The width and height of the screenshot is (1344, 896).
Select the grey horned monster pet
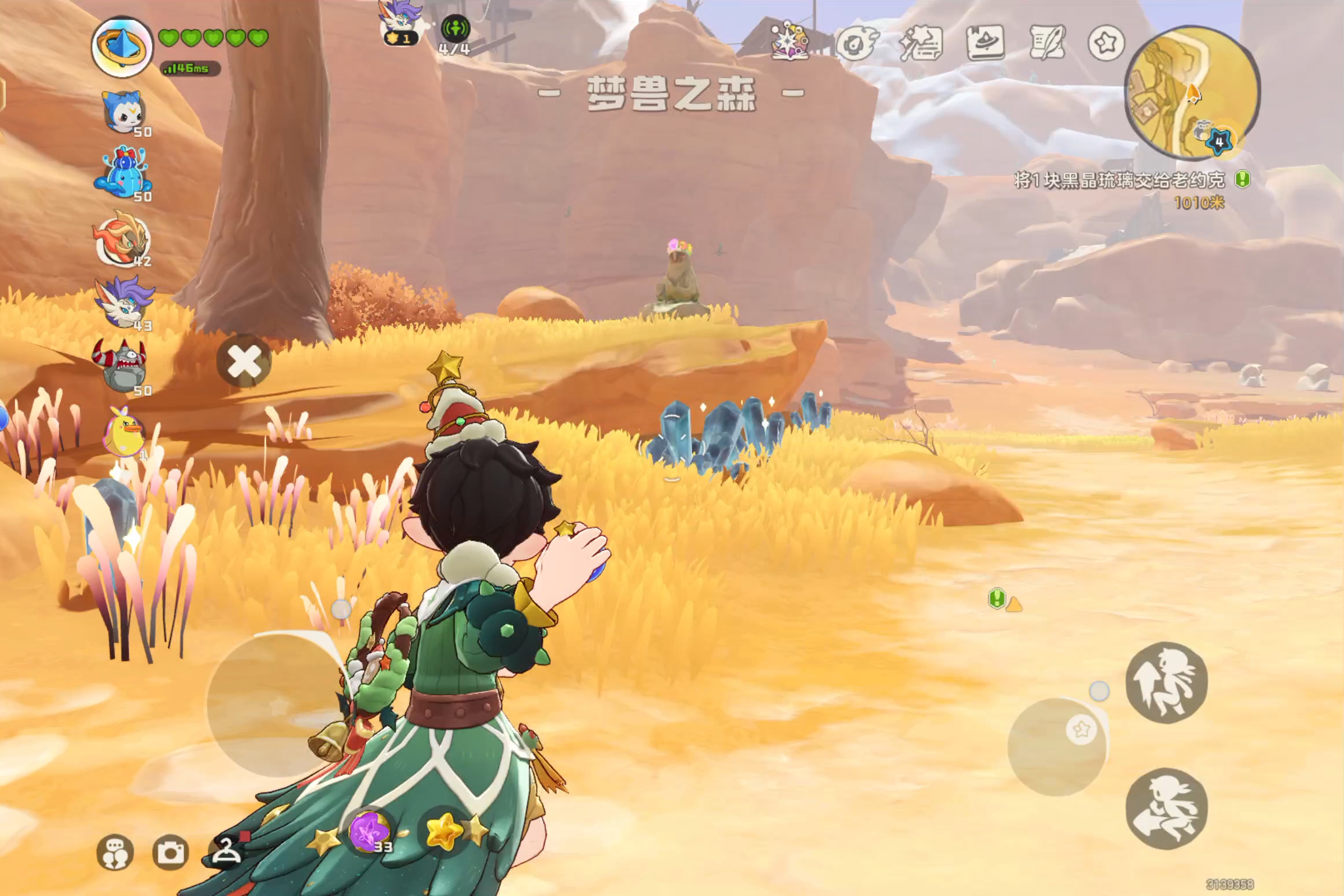point(120,365)
